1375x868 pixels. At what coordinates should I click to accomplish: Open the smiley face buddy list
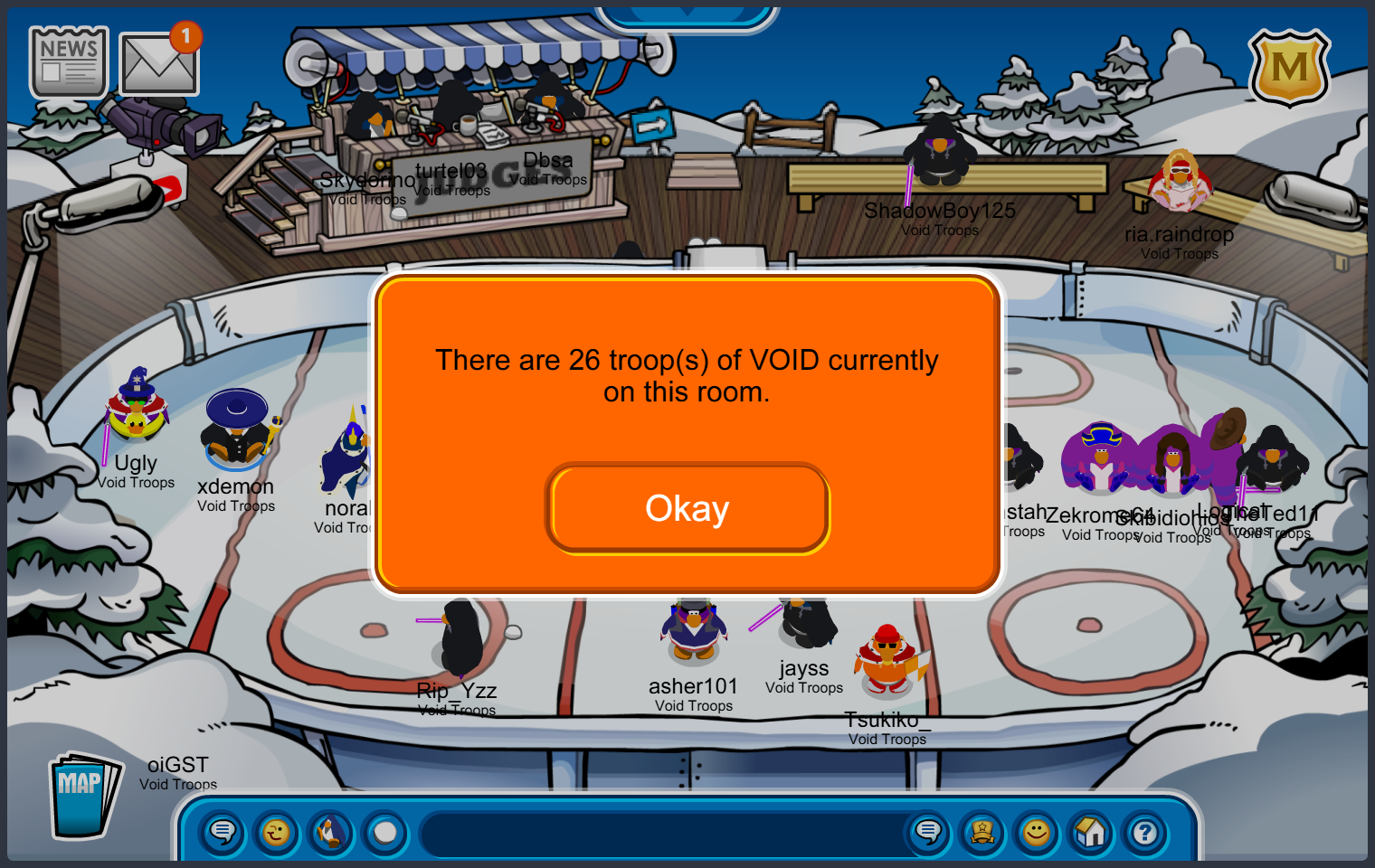(x=1037, y=832)
